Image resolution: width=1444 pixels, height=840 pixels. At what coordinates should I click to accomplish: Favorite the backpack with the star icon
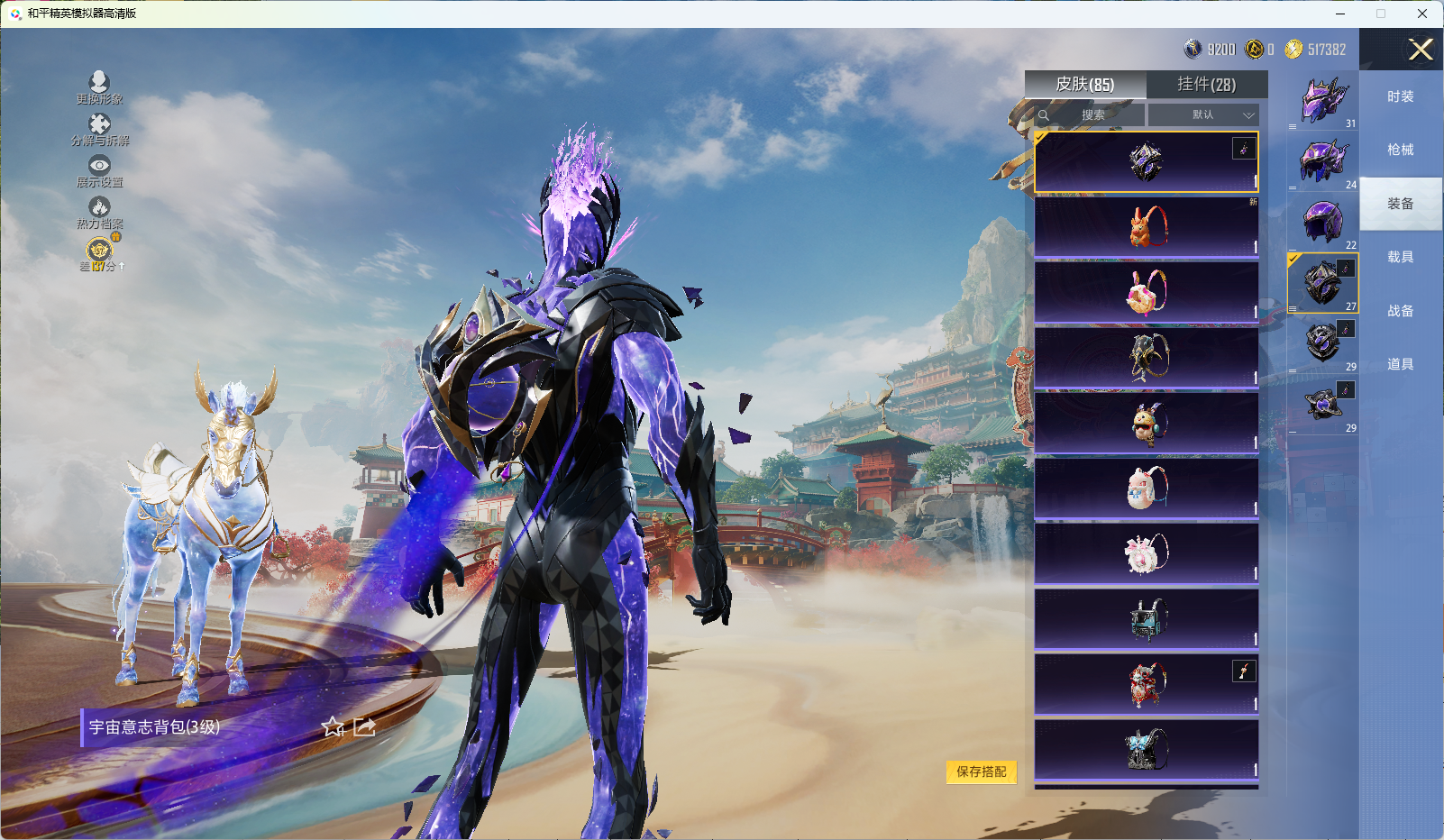[333, 726]
